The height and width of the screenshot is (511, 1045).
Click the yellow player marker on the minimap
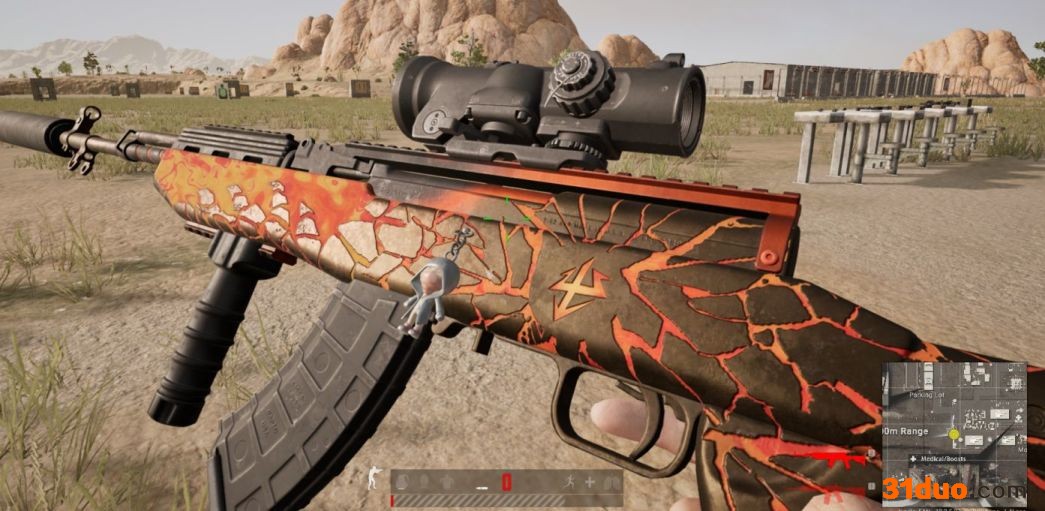click(953, 434)
